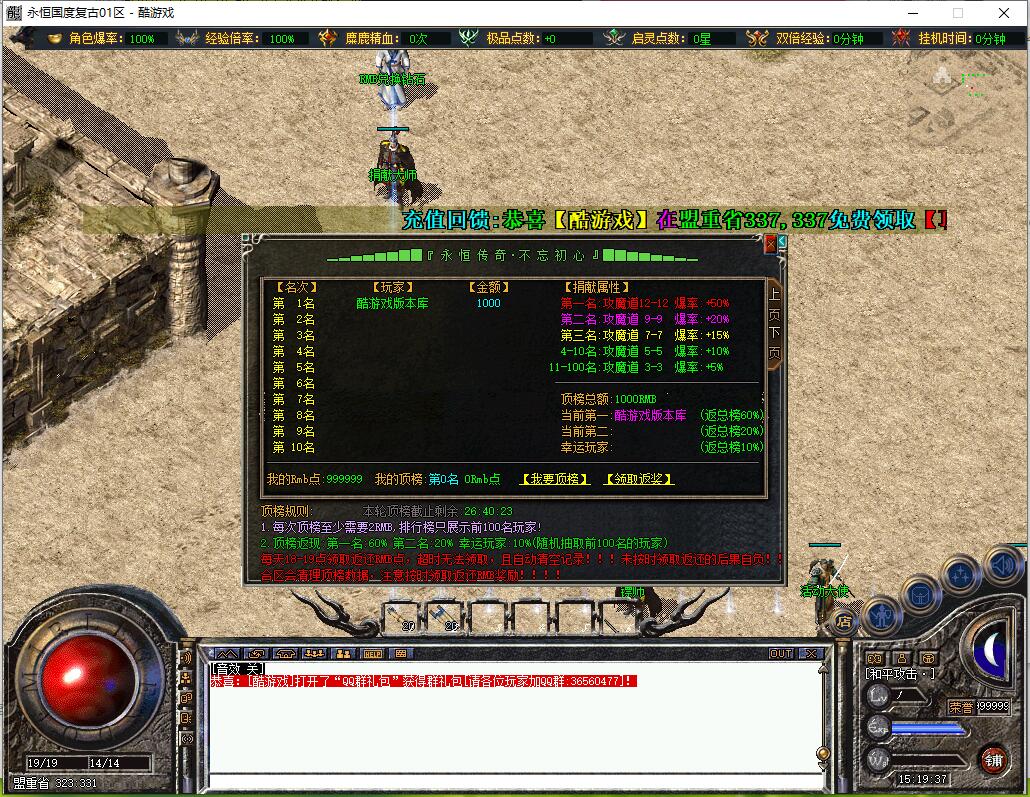The image size is (1030, 797).
Task: Select the first-ranked player row 酷游戏版本库
Action: 392,303
